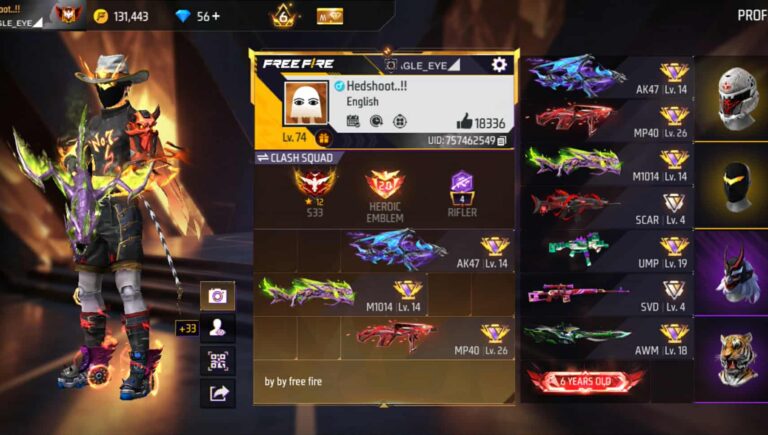
Task: Select the SVD Lv. 4 weapon row
Action: [x=607, y=292]
